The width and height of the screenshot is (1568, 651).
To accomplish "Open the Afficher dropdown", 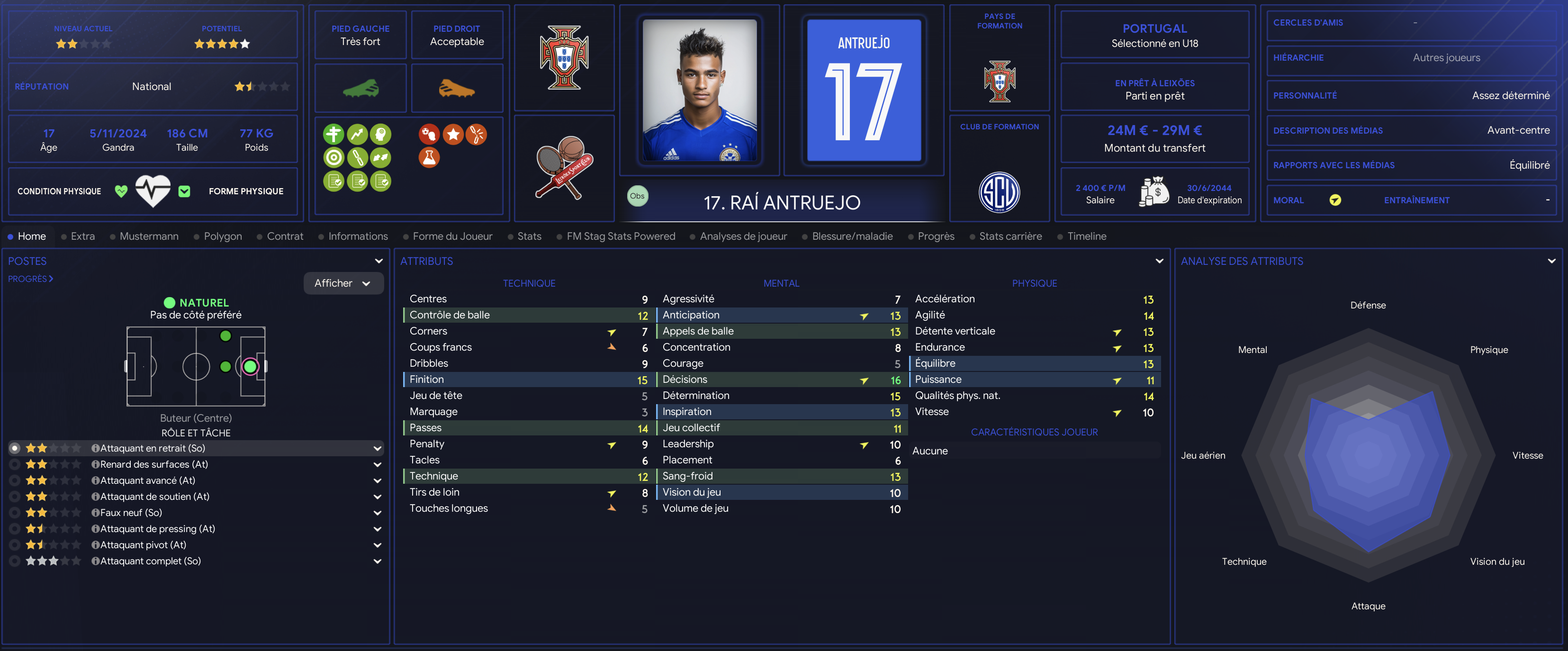I will tap(342, 283).
